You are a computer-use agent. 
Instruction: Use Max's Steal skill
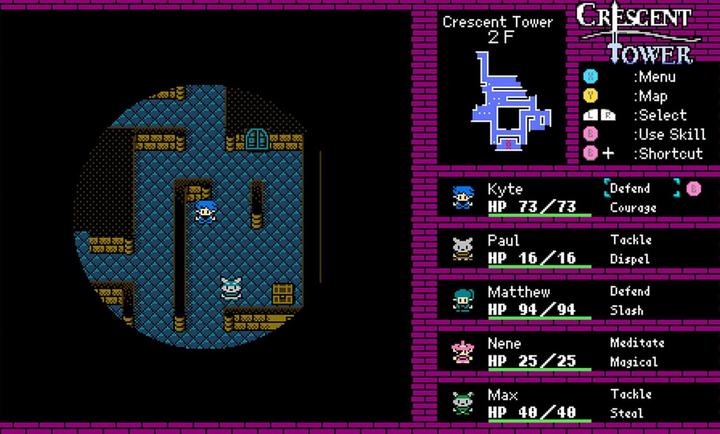coord(627,414)
